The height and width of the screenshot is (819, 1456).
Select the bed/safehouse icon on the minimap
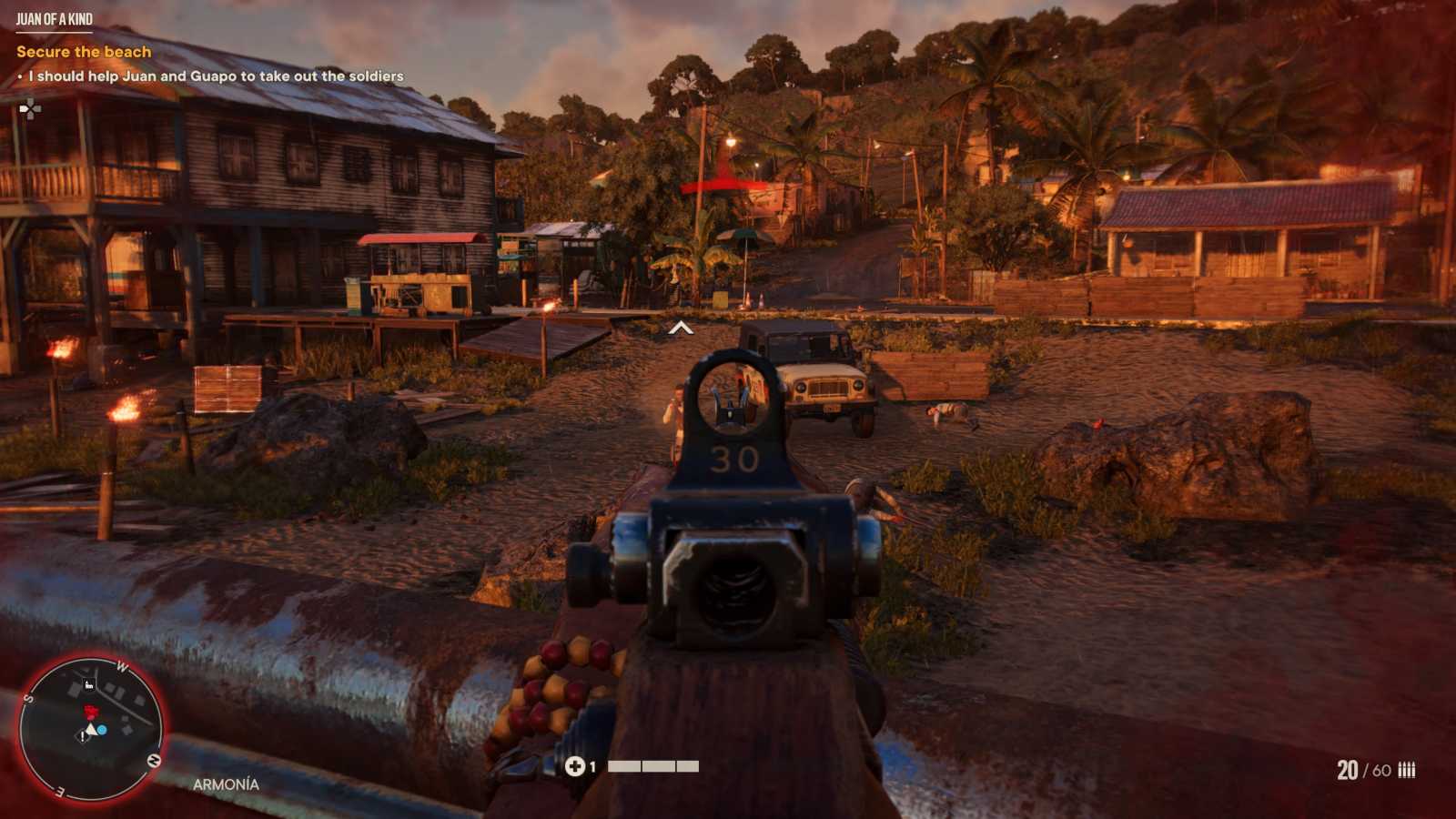point(88,684)
